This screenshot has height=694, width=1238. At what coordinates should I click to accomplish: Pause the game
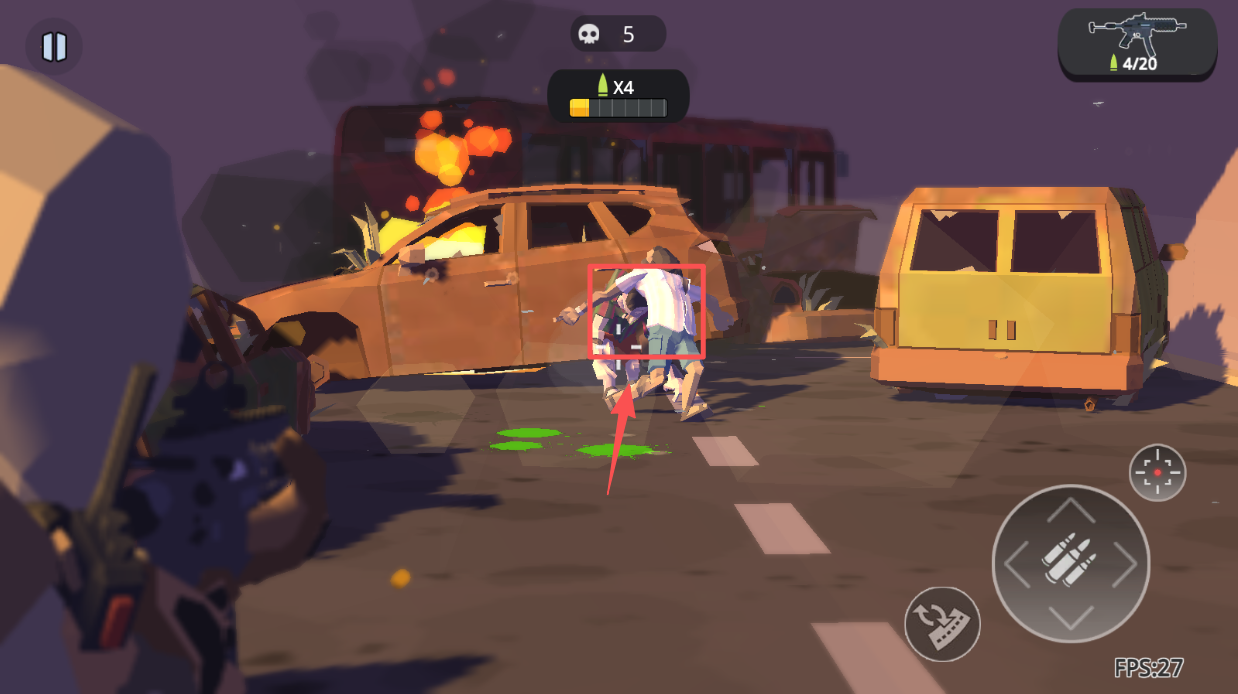(54, 47)
